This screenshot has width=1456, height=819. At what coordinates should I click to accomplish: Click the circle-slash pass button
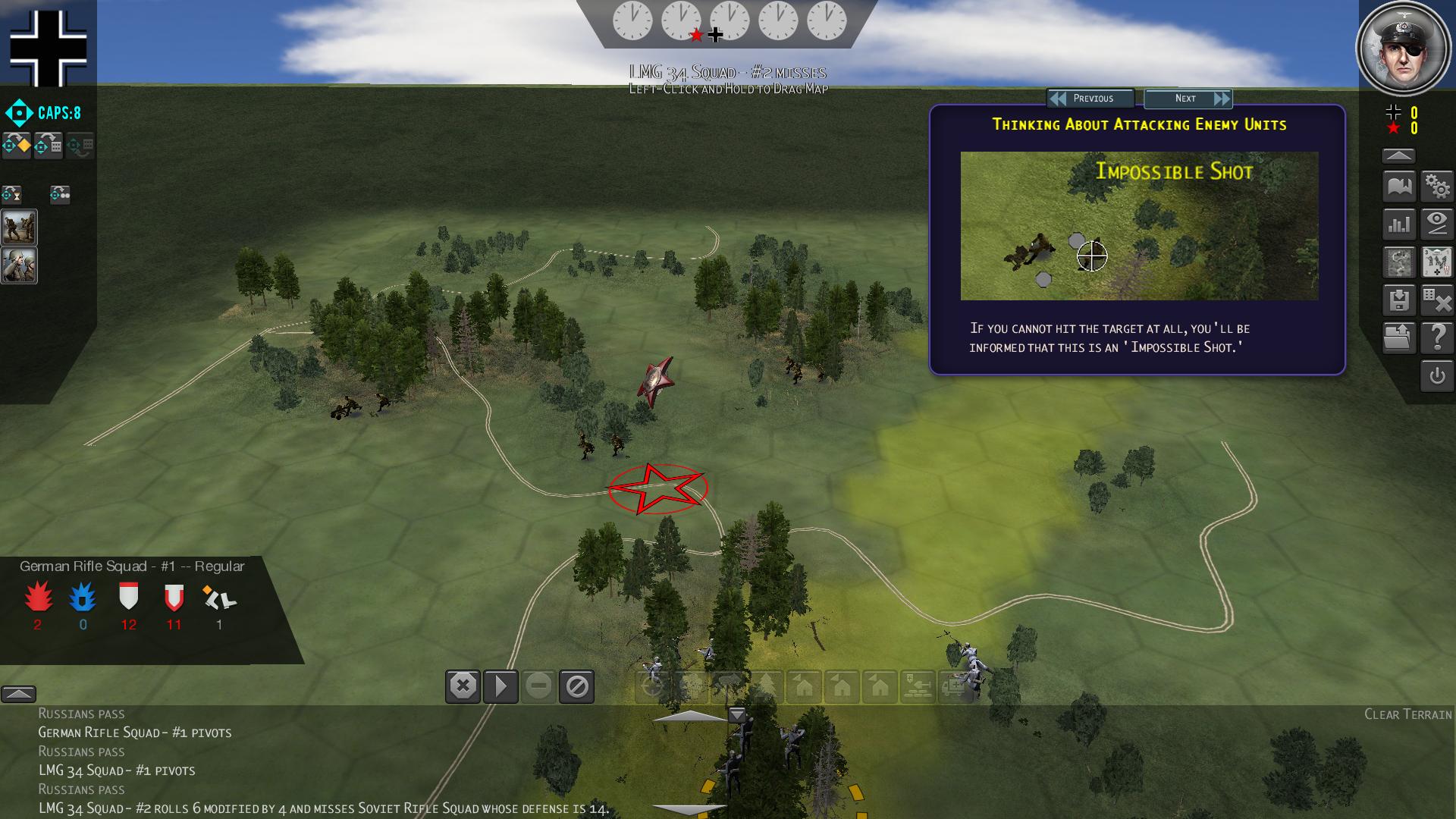click(x=576, y=687)
